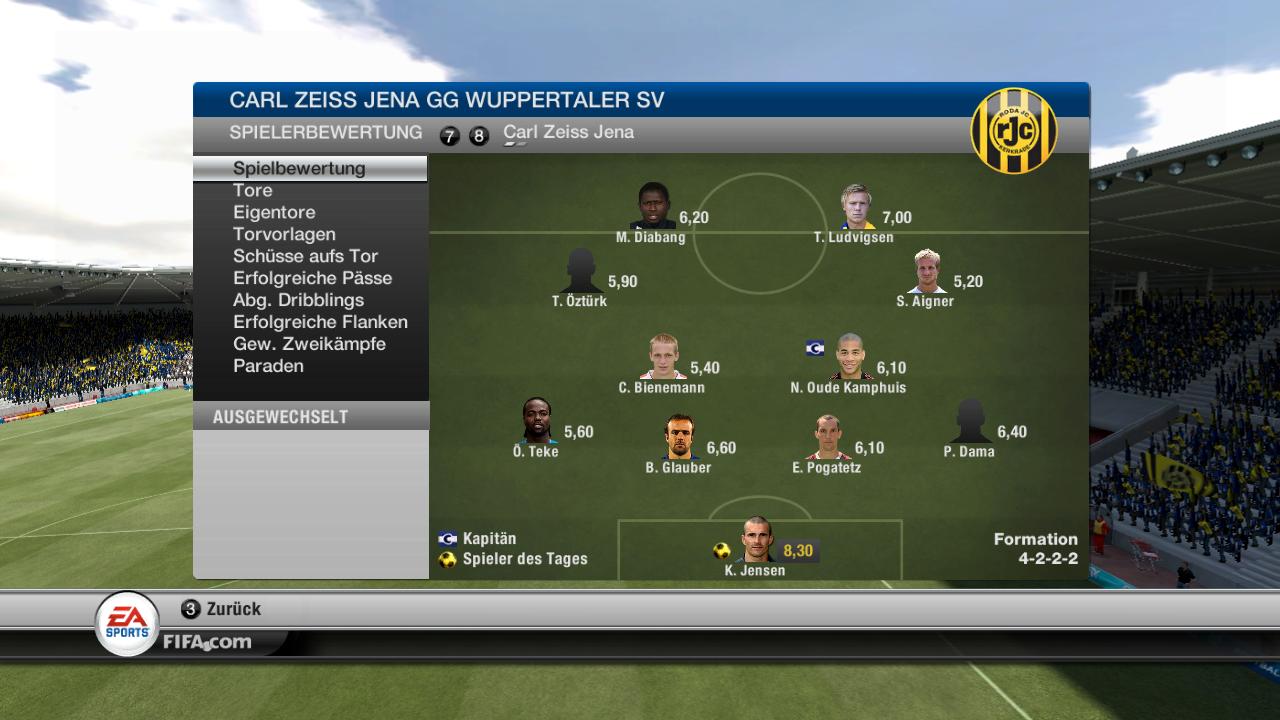
Task: Select T. Ludvigsen's player portrait
Action: point(857,207)
